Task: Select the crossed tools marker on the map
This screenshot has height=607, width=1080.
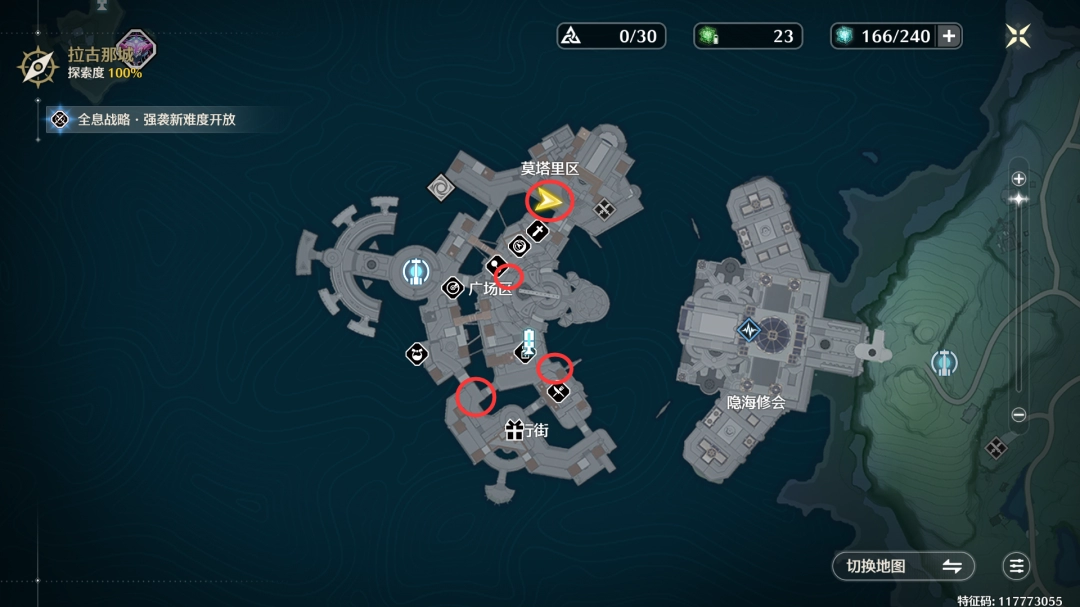Action: tap(559, 392)
